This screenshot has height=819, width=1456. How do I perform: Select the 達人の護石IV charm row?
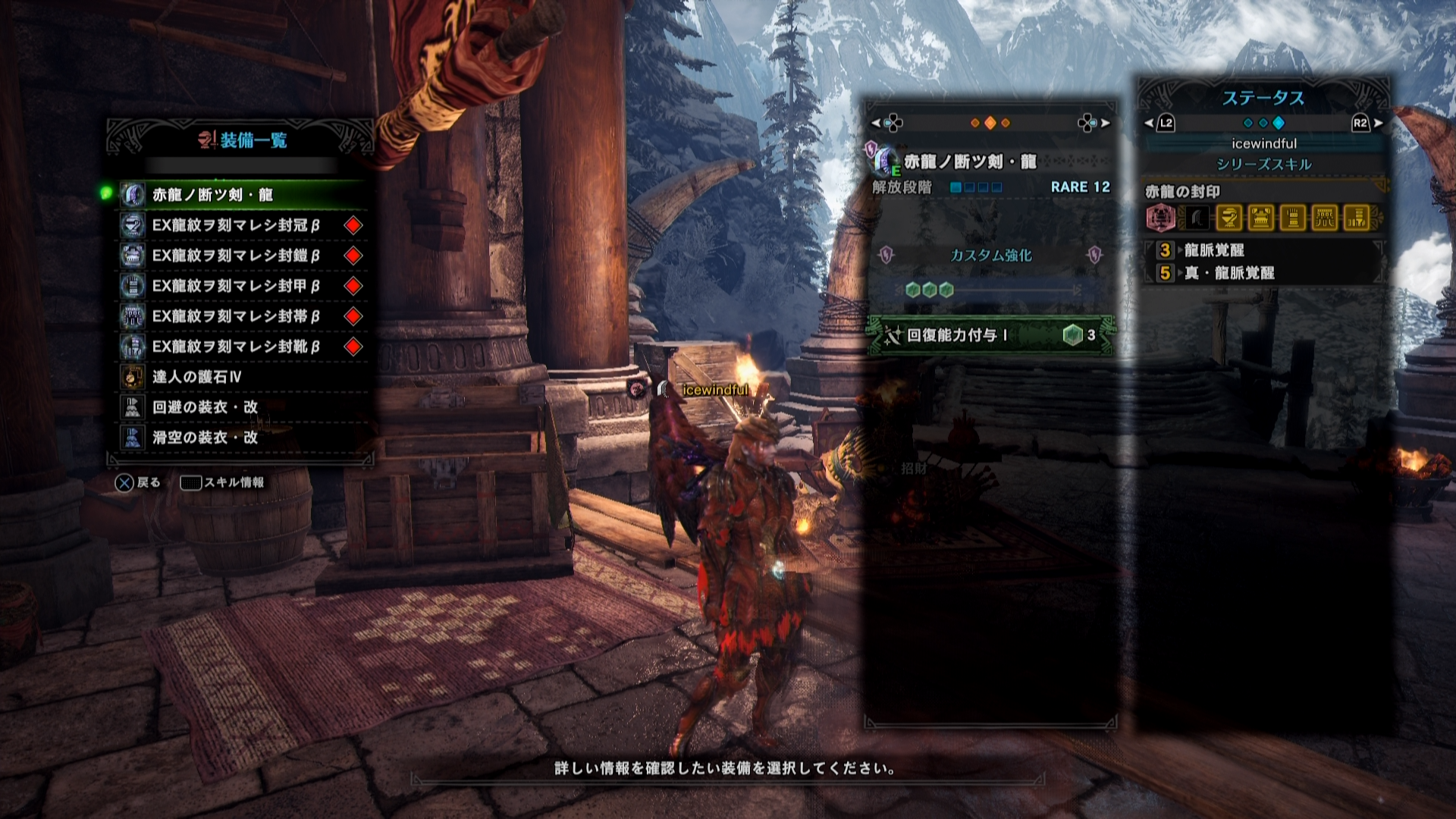click(x=243, y=377)
